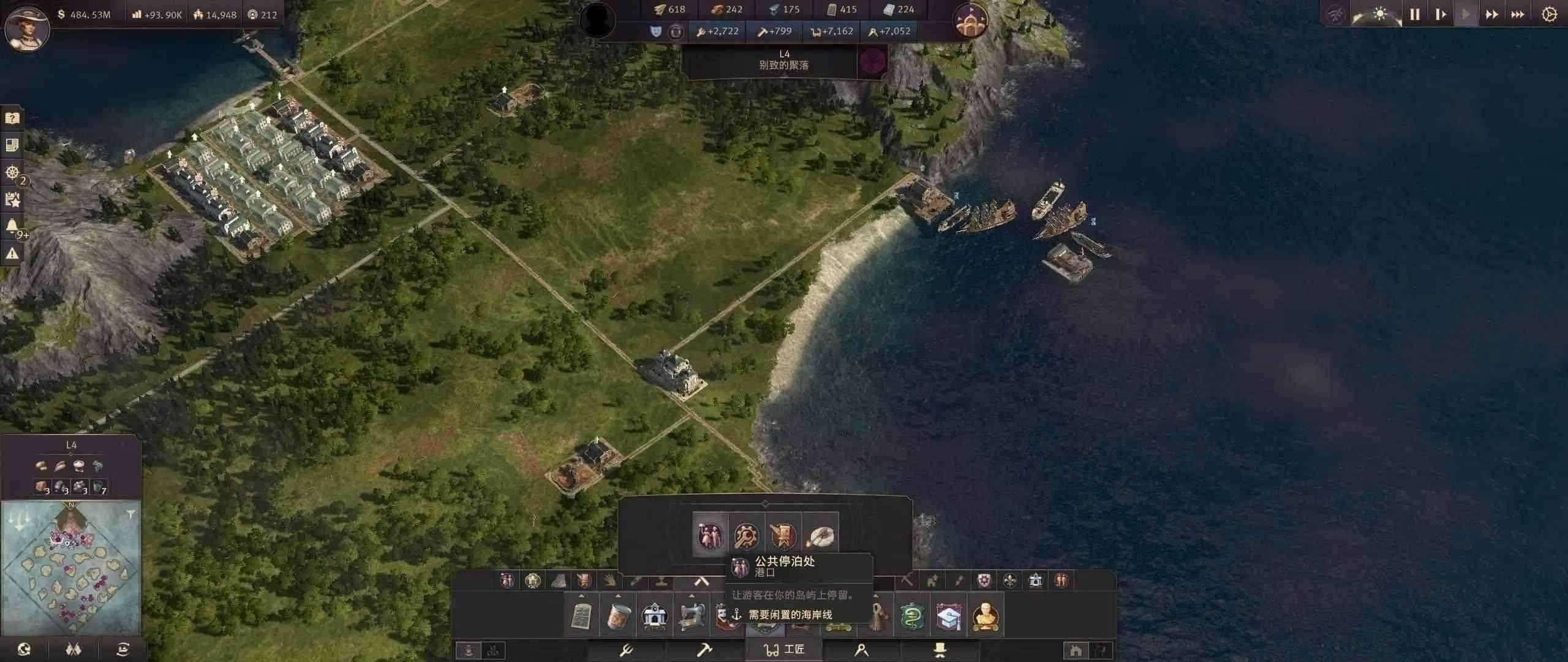The width and height of the screenshot is (1568, 662).
Task: Select the sewing machine building
Action: tap(691, 615)
